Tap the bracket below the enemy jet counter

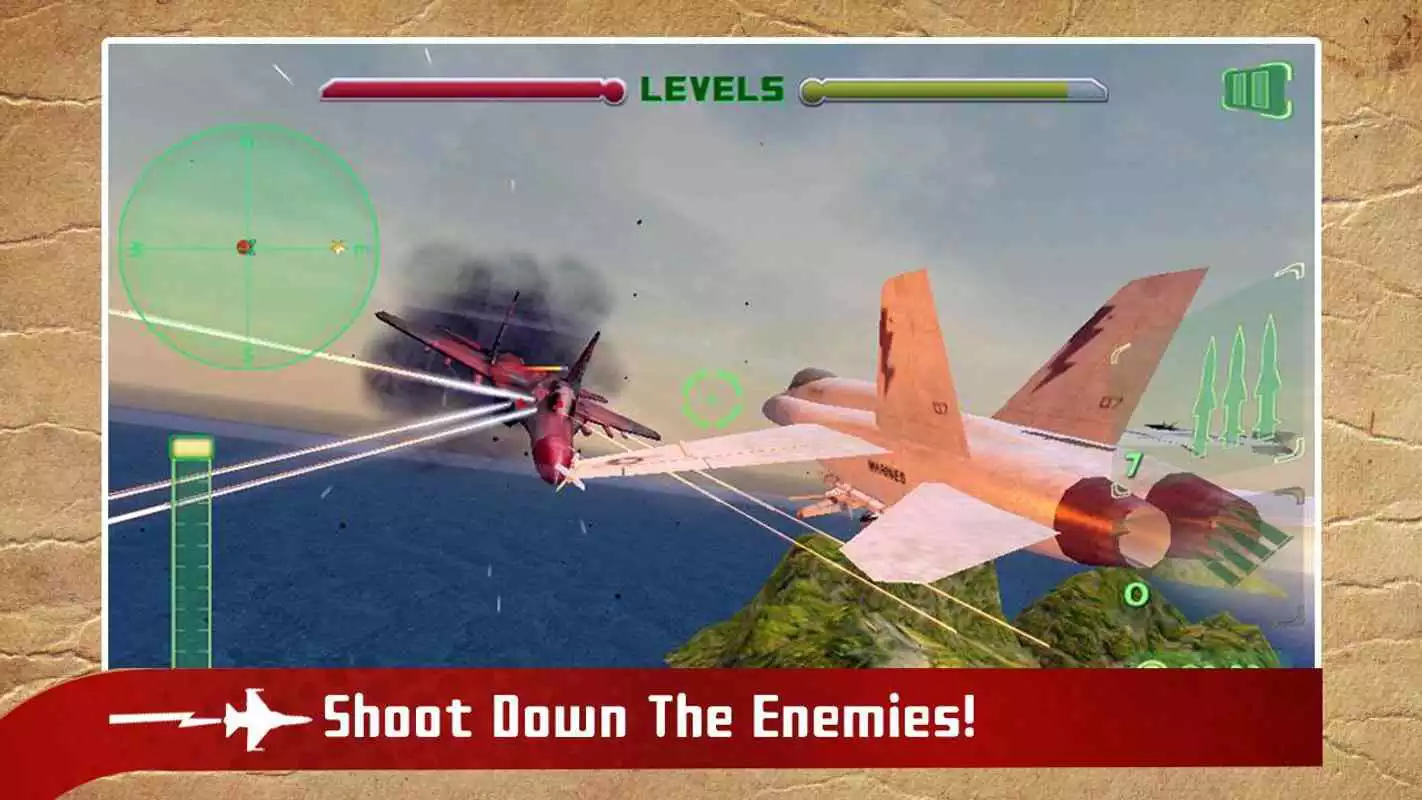(1120, 488)
